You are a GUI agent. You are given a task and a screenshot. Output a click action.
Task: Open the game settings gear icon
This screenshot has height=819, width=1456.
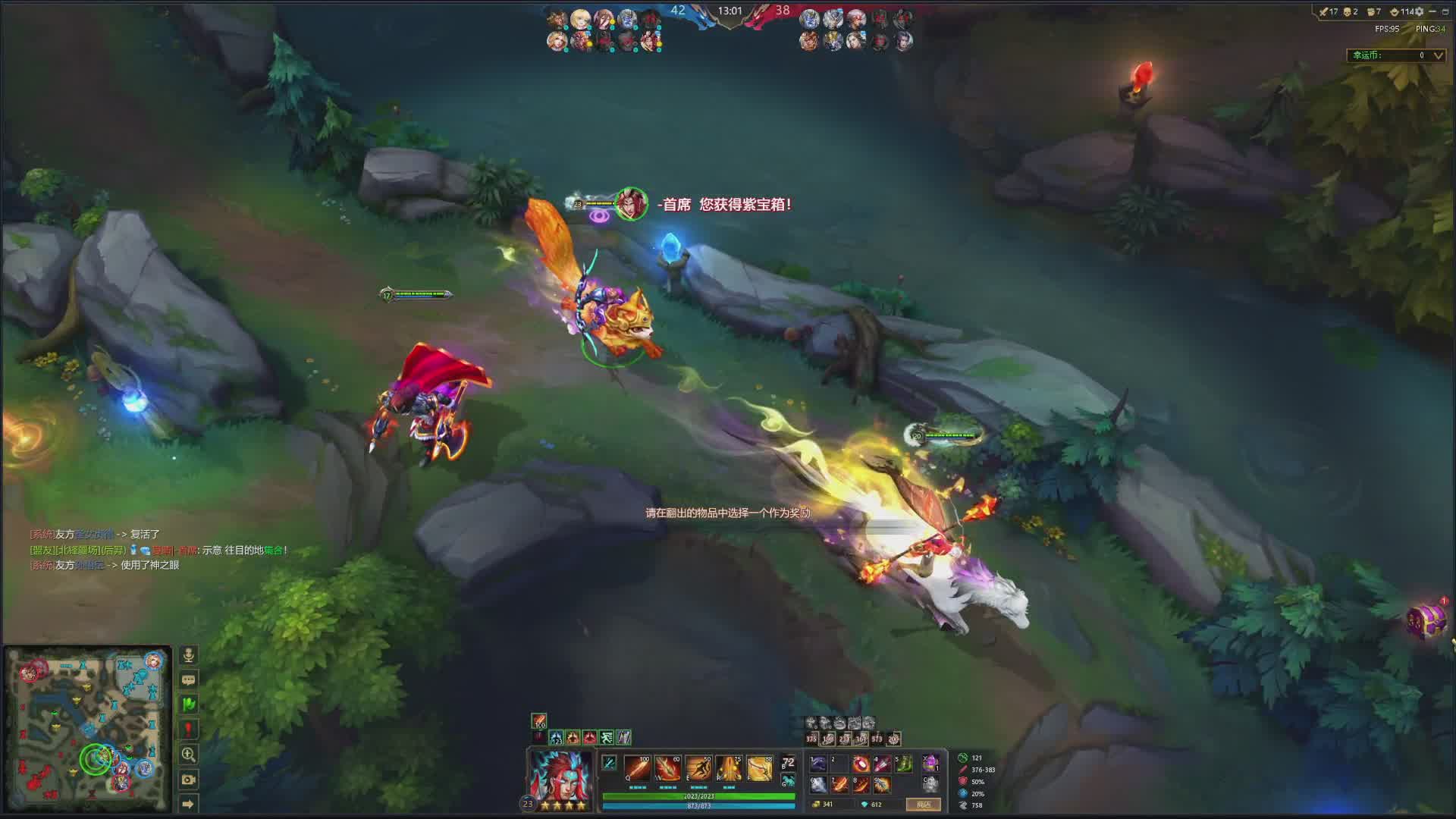[x=1420, y=11]
